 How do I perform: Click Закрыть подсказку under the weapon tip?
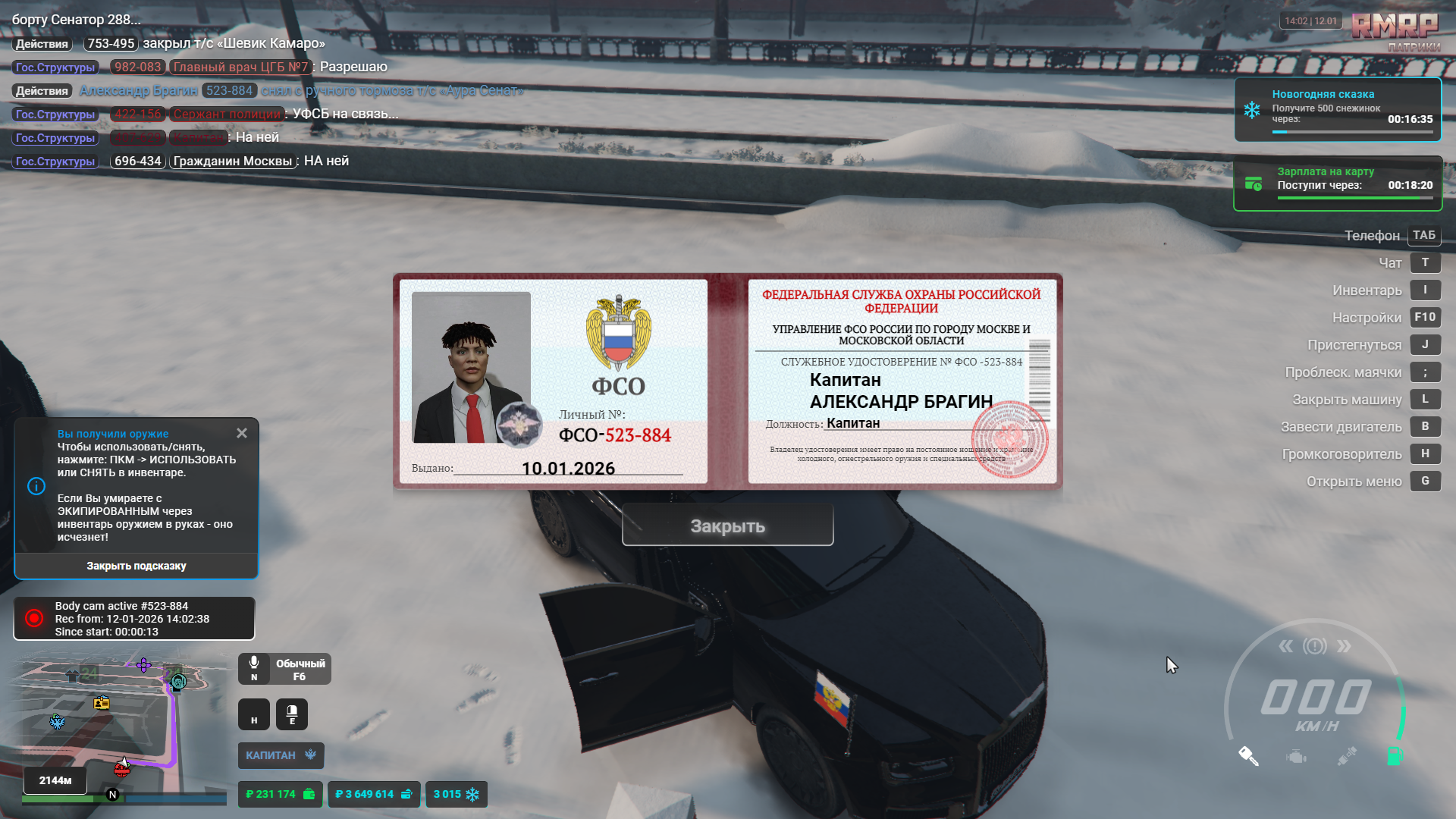coord(136,566)
